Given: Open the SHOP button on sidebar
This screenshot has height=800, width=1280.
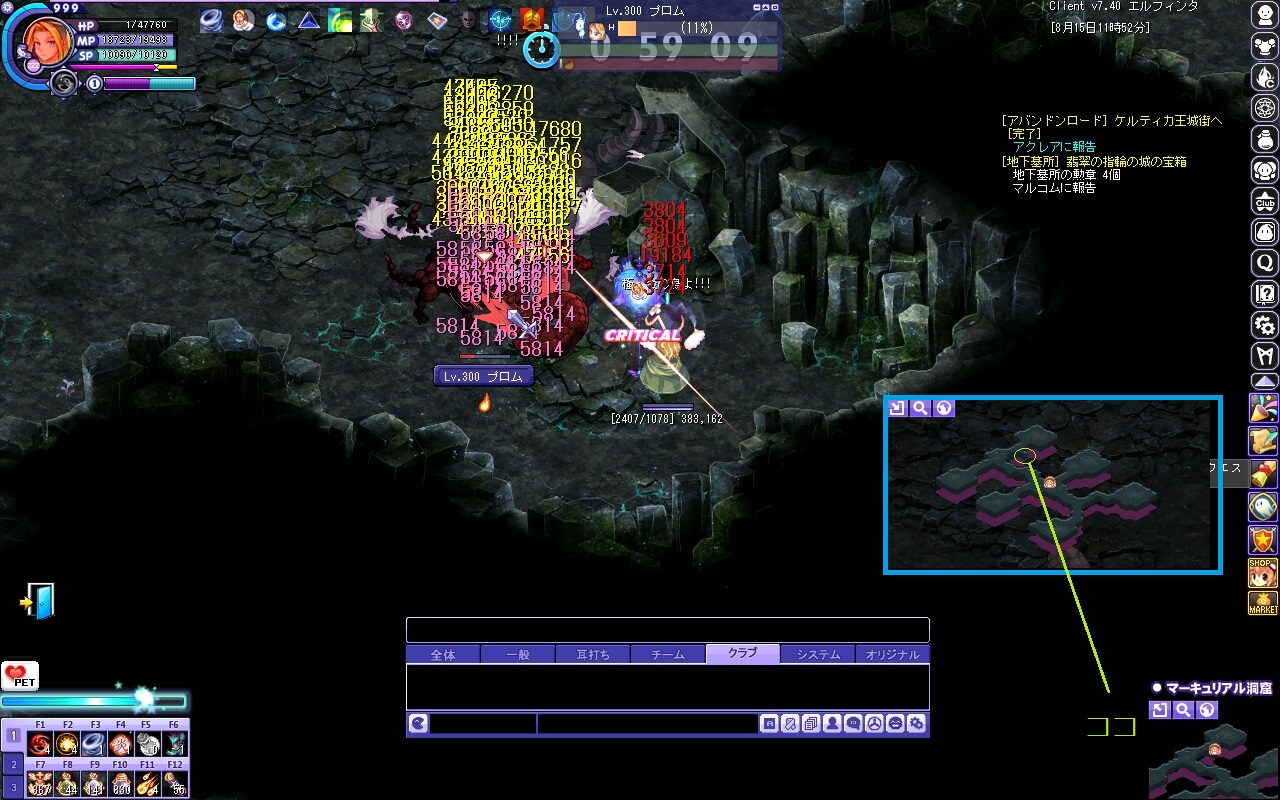Looking at the screenshot, I should click(x=1263, y=573).
